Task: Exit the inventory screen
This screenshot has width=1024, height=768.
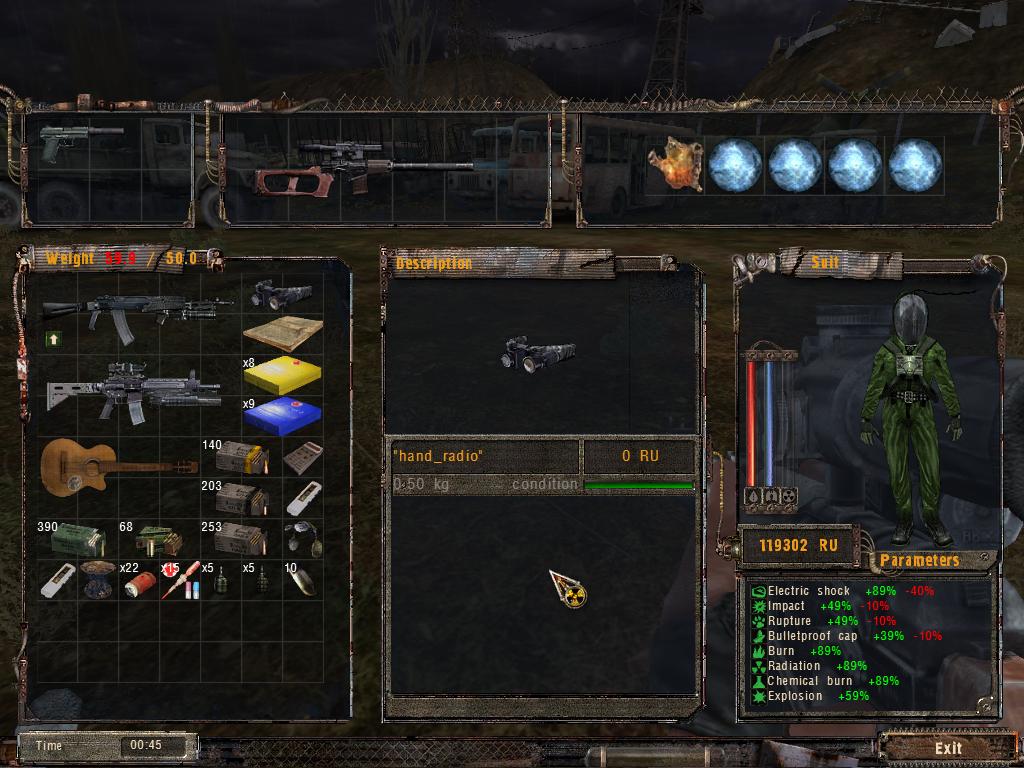Action: 948,747
